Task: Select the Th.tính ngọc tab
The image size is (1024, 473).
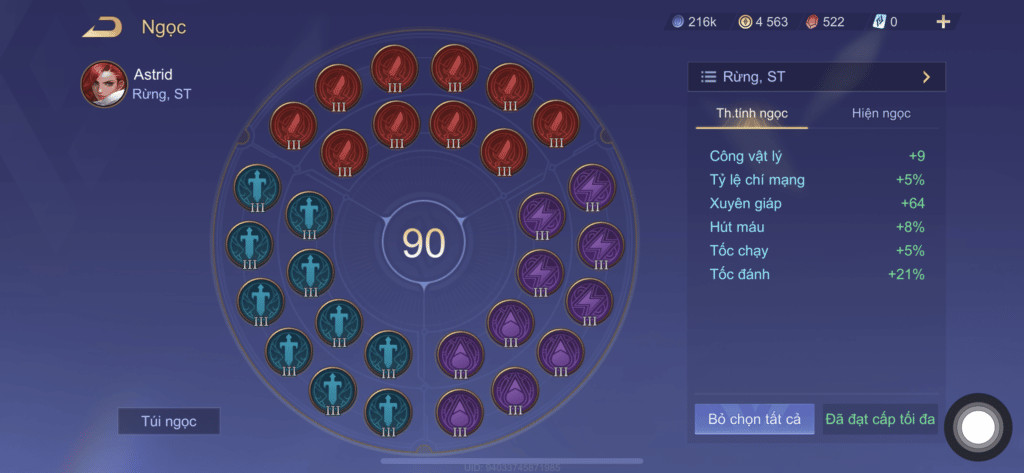Action: (751, 113)
